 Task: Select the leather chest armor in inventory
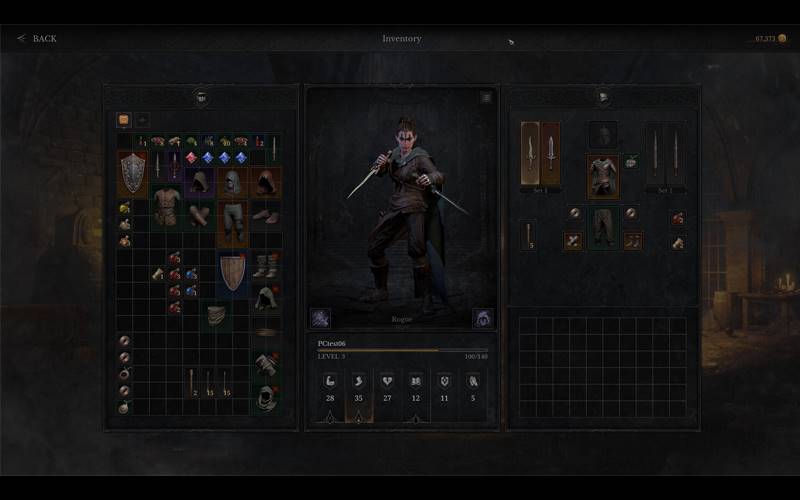coord(167,207)
